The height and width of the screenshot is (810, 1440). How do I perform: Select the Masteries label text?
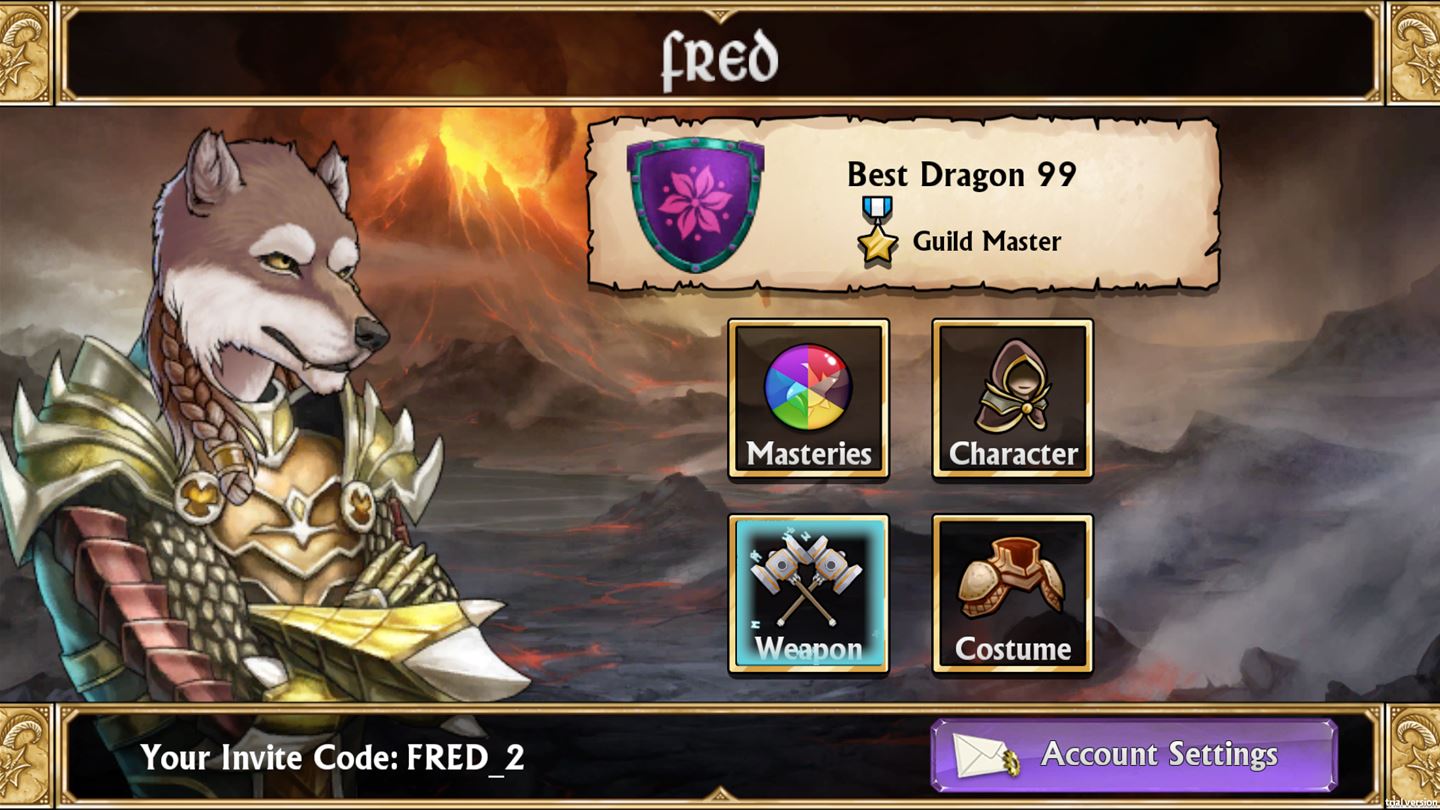tap(808, 454)
